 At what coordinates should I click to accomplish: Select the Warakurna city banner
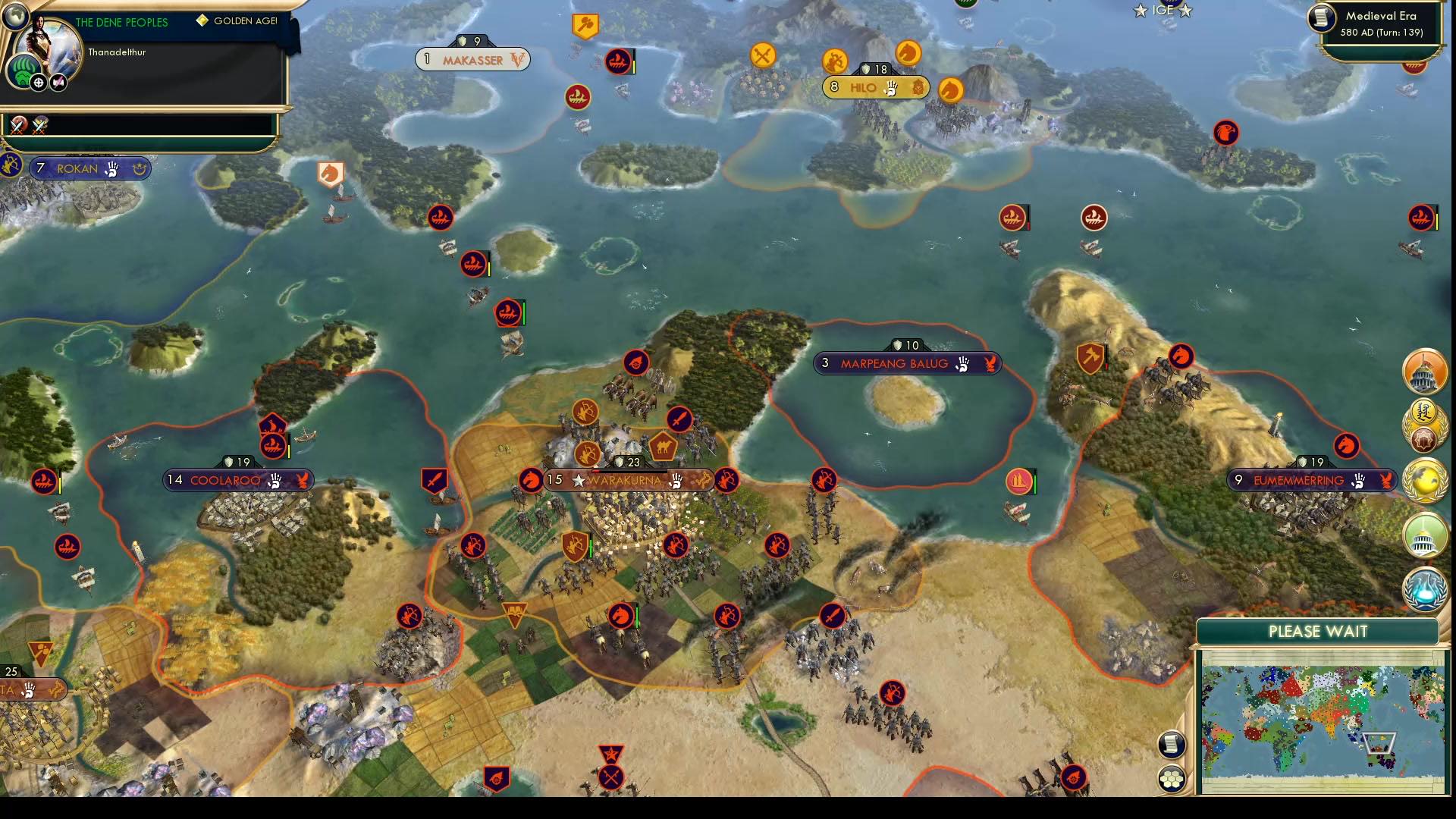(x=629, y=479)
